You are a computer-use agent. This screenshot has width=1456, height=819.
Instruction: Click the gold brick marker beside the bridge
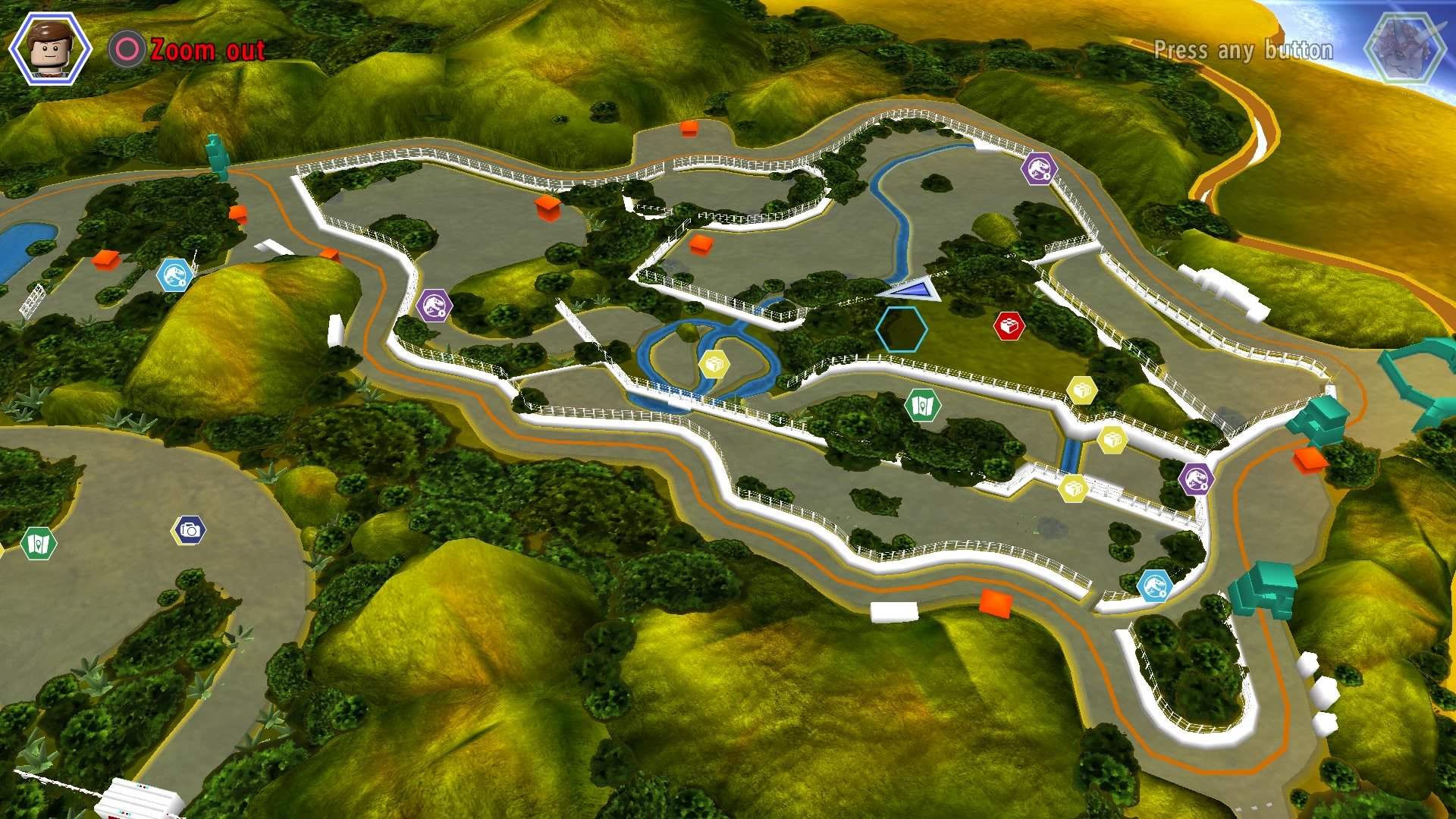click(x=714, y=363)
